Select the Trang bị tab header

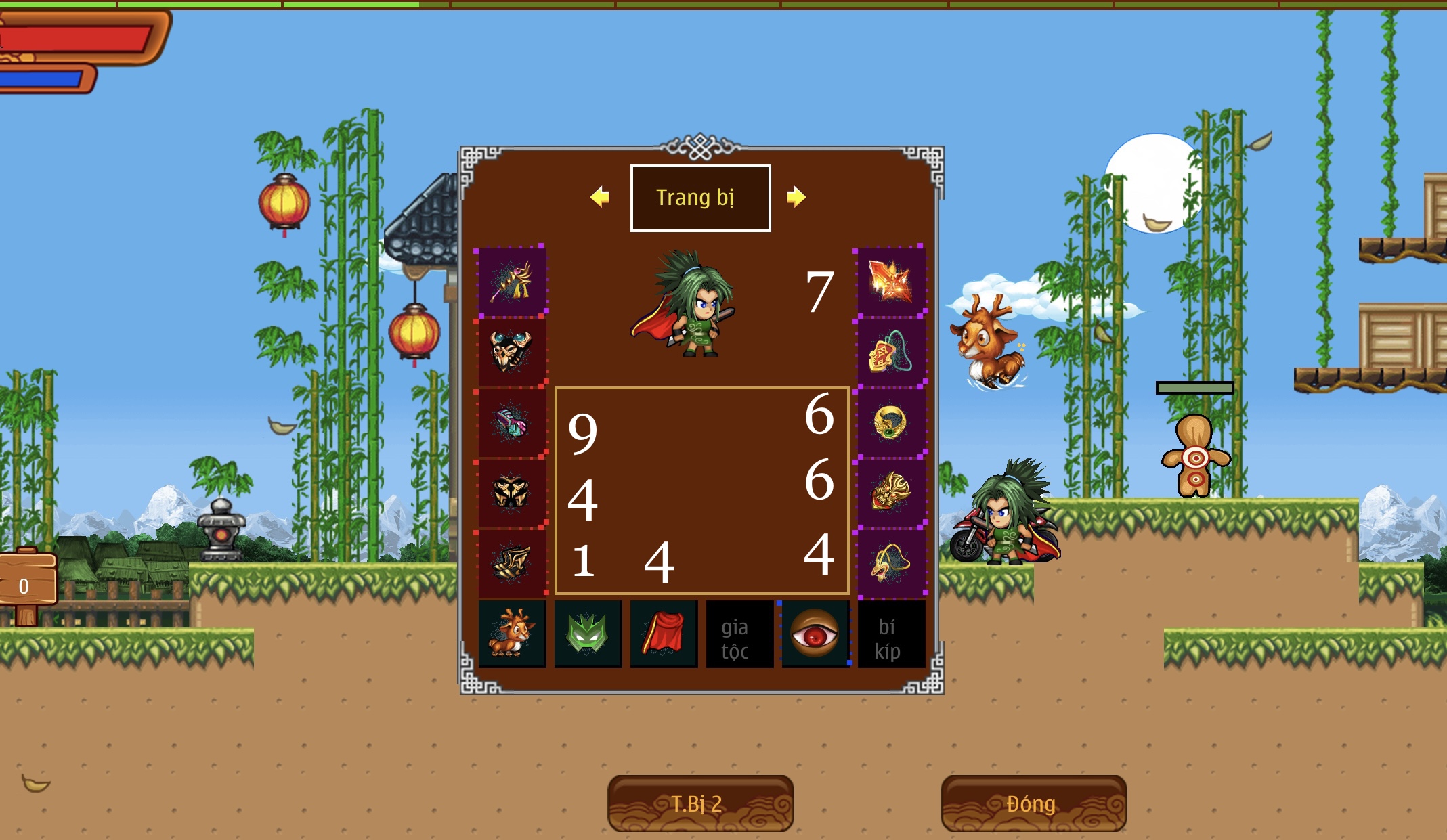700,198
